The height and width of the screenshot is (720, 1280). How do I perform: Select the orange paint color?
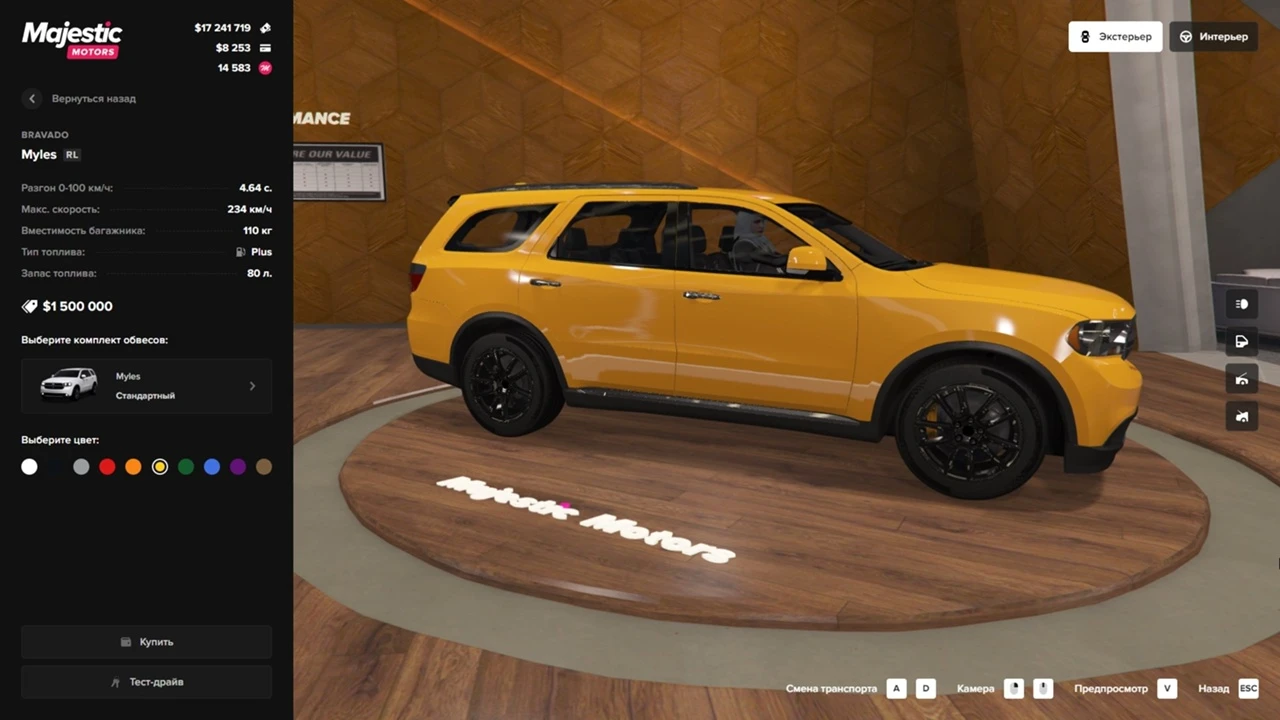[133, 467]
